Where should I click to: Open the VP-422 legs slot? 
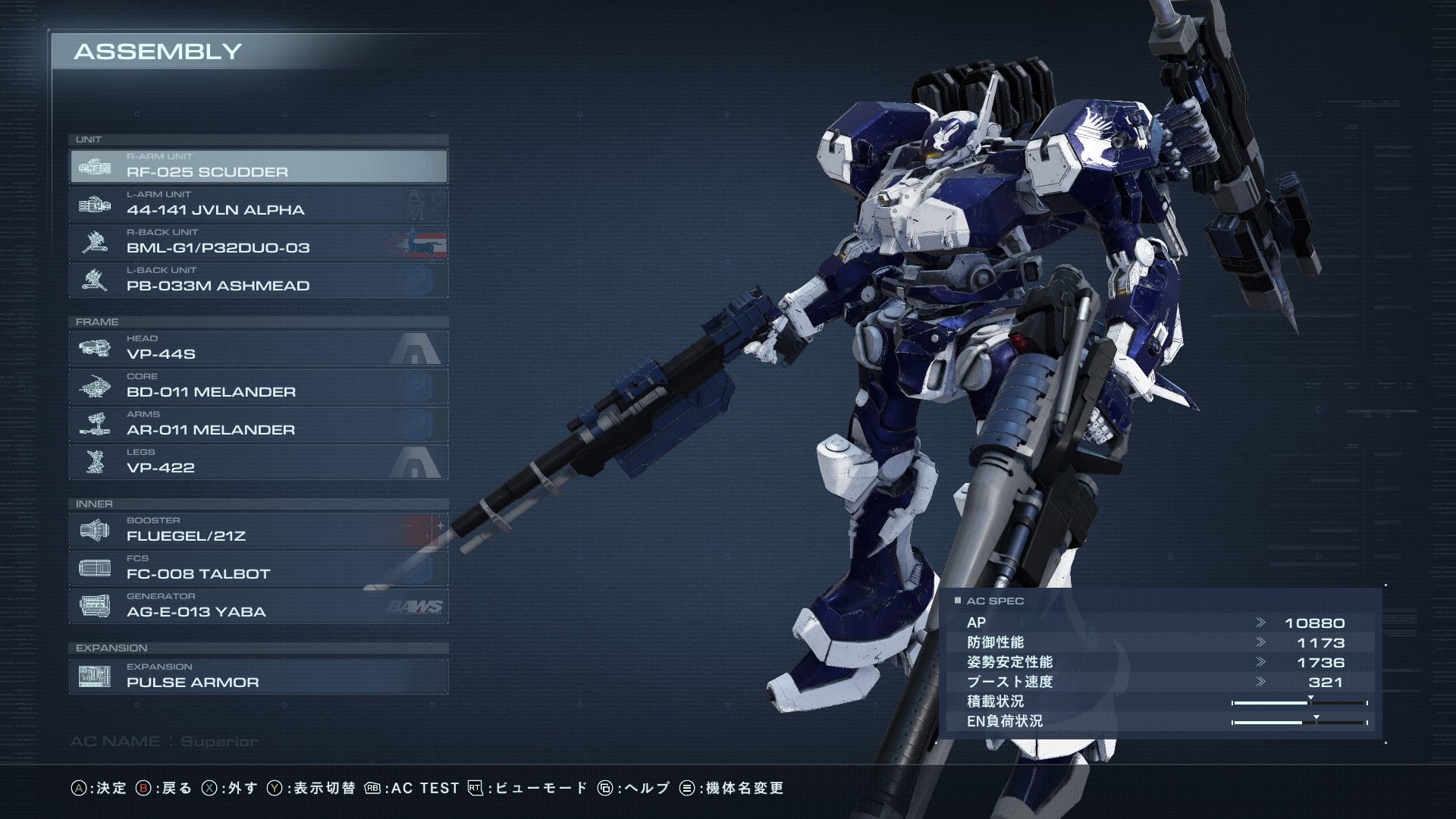[x=258, y=462]
